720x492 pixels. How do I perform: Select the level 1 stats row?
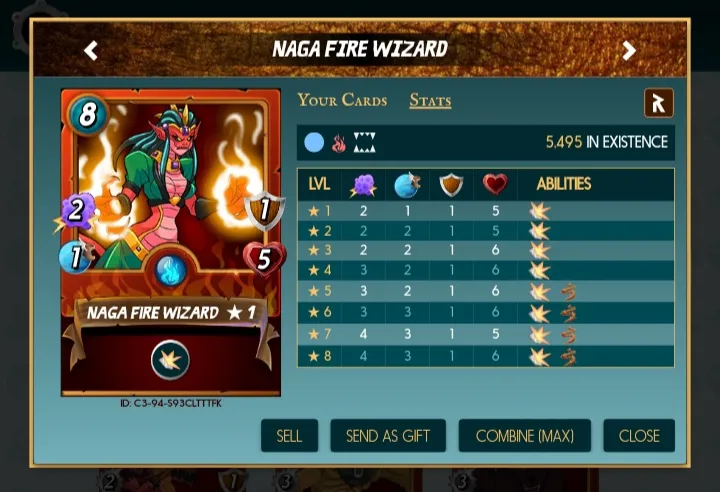(x=485, y=211)
